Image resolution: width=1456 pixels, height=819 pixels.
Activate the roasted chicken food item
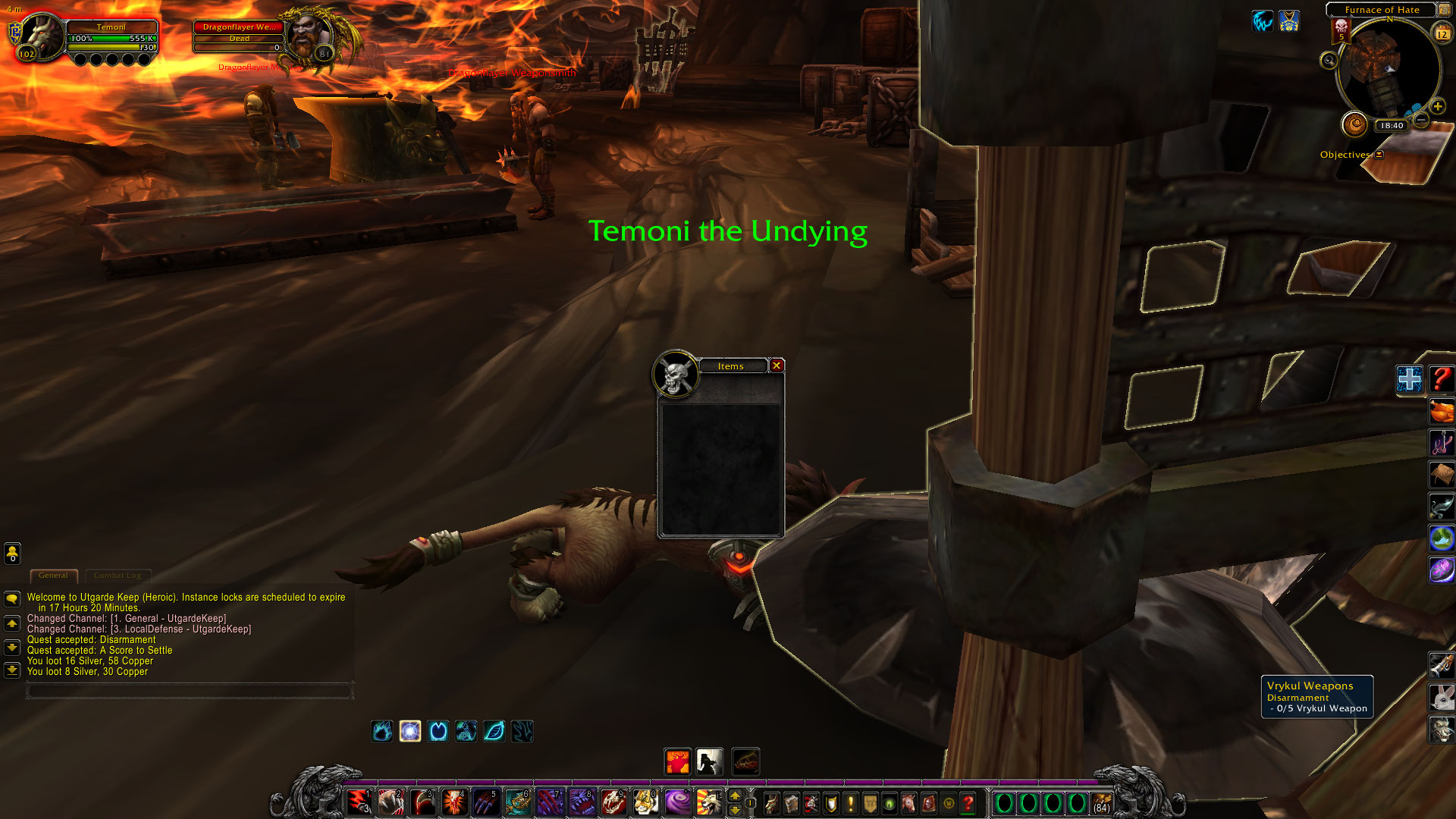click(x=1441, y=411)
